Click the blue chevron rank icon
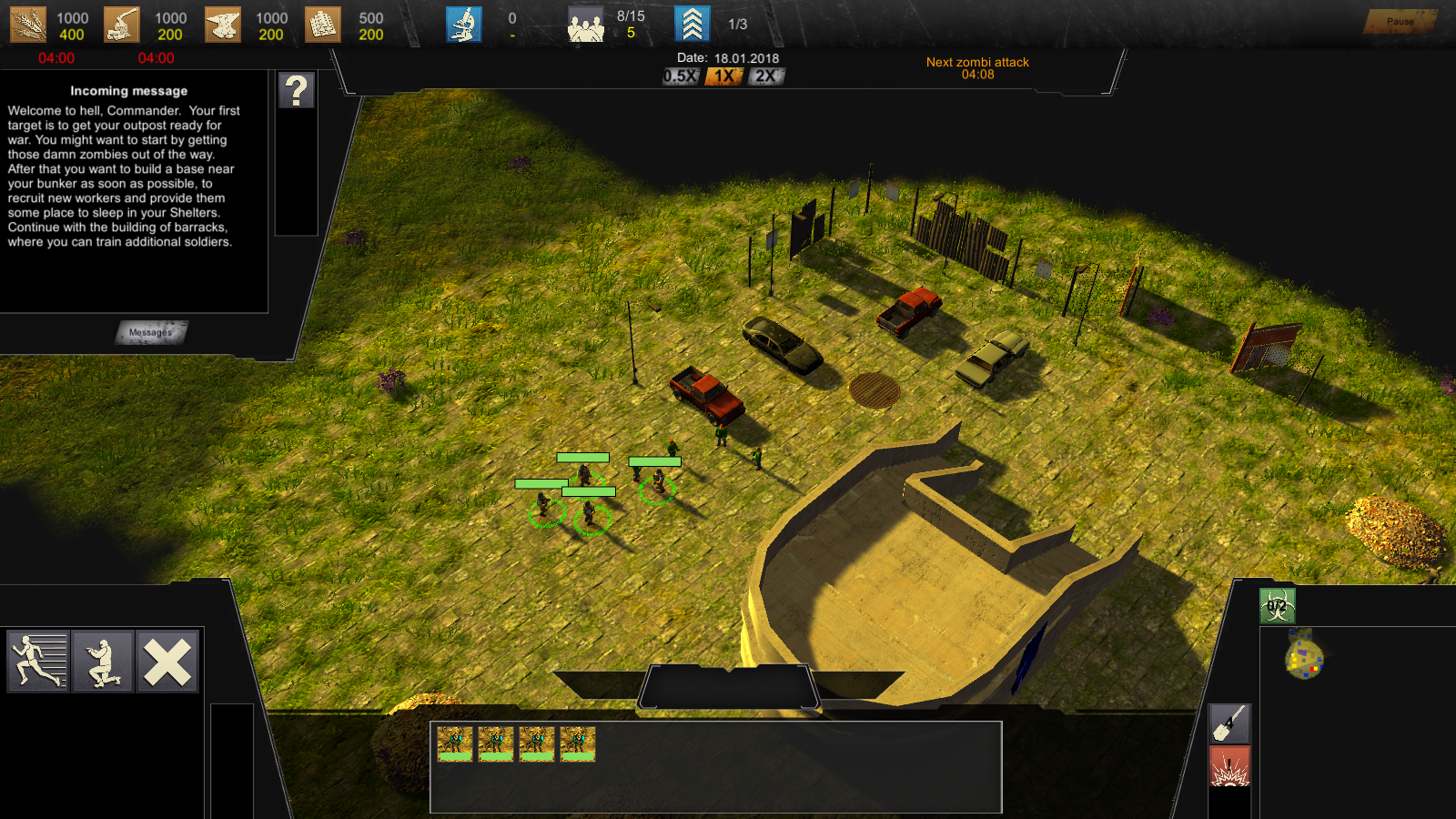 693,25
